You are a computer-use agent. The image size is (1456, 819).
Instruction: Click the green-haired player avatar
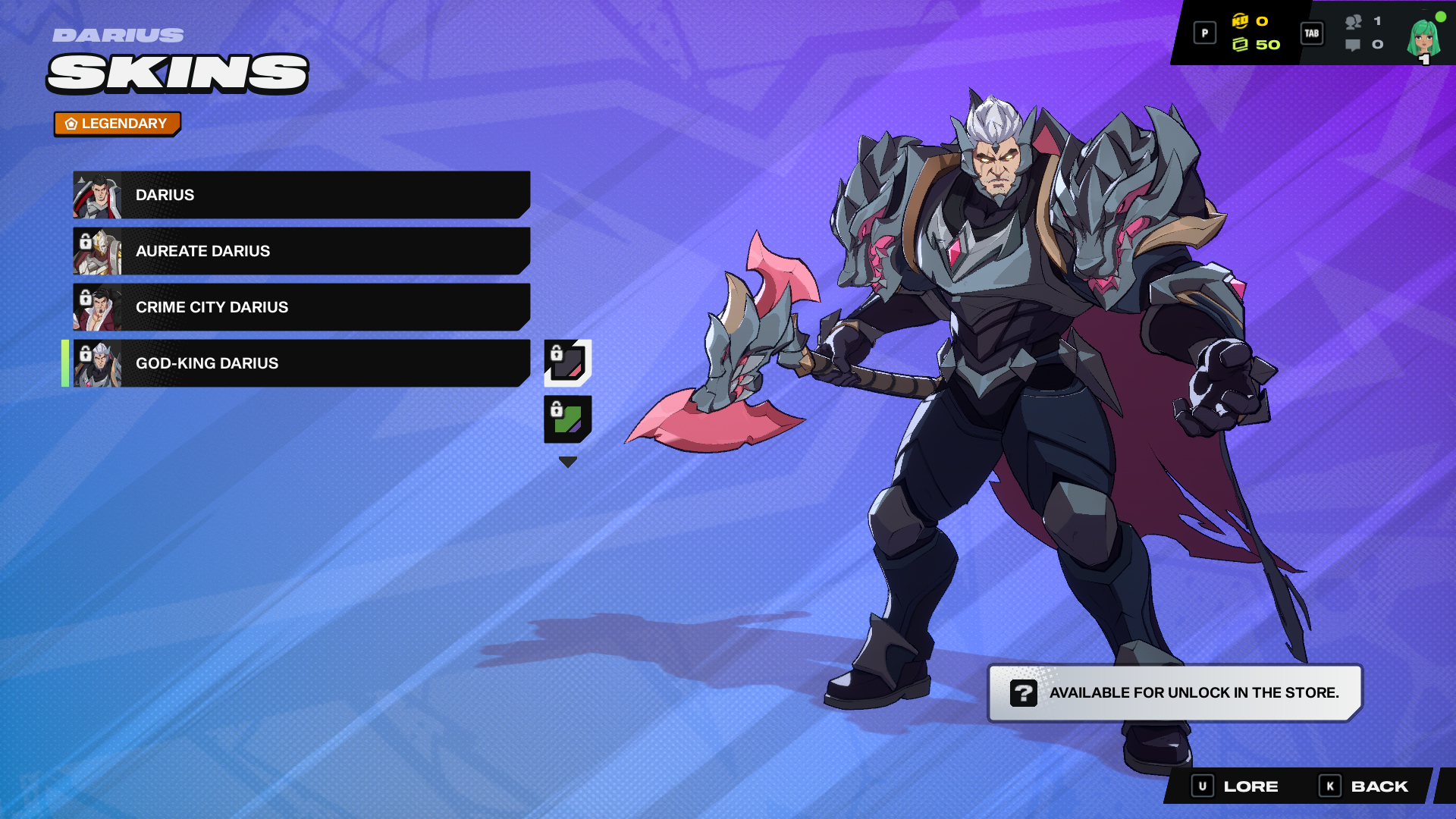coord(1421,36)
